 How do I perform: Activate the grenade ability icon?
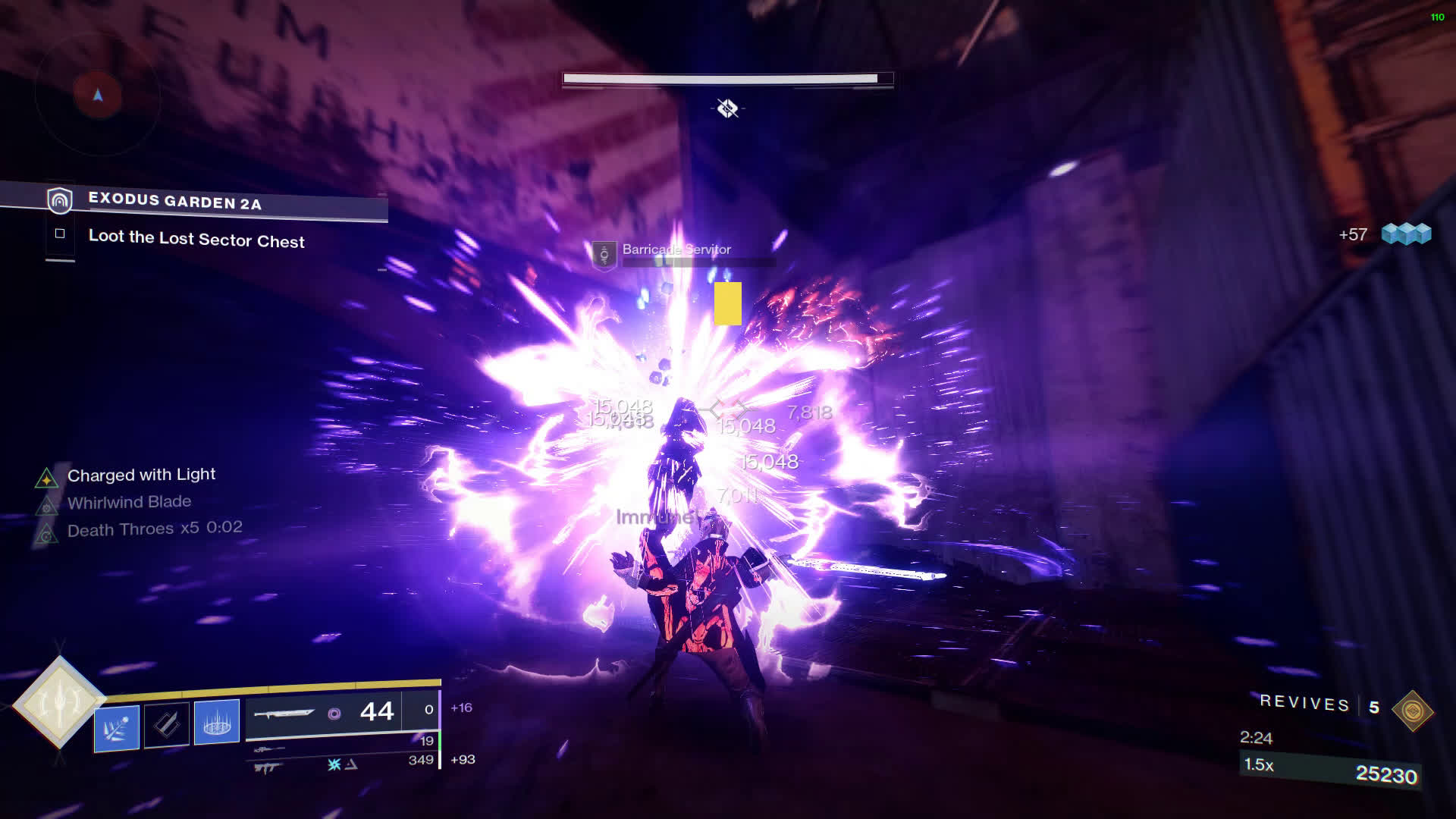click(117, 727)
